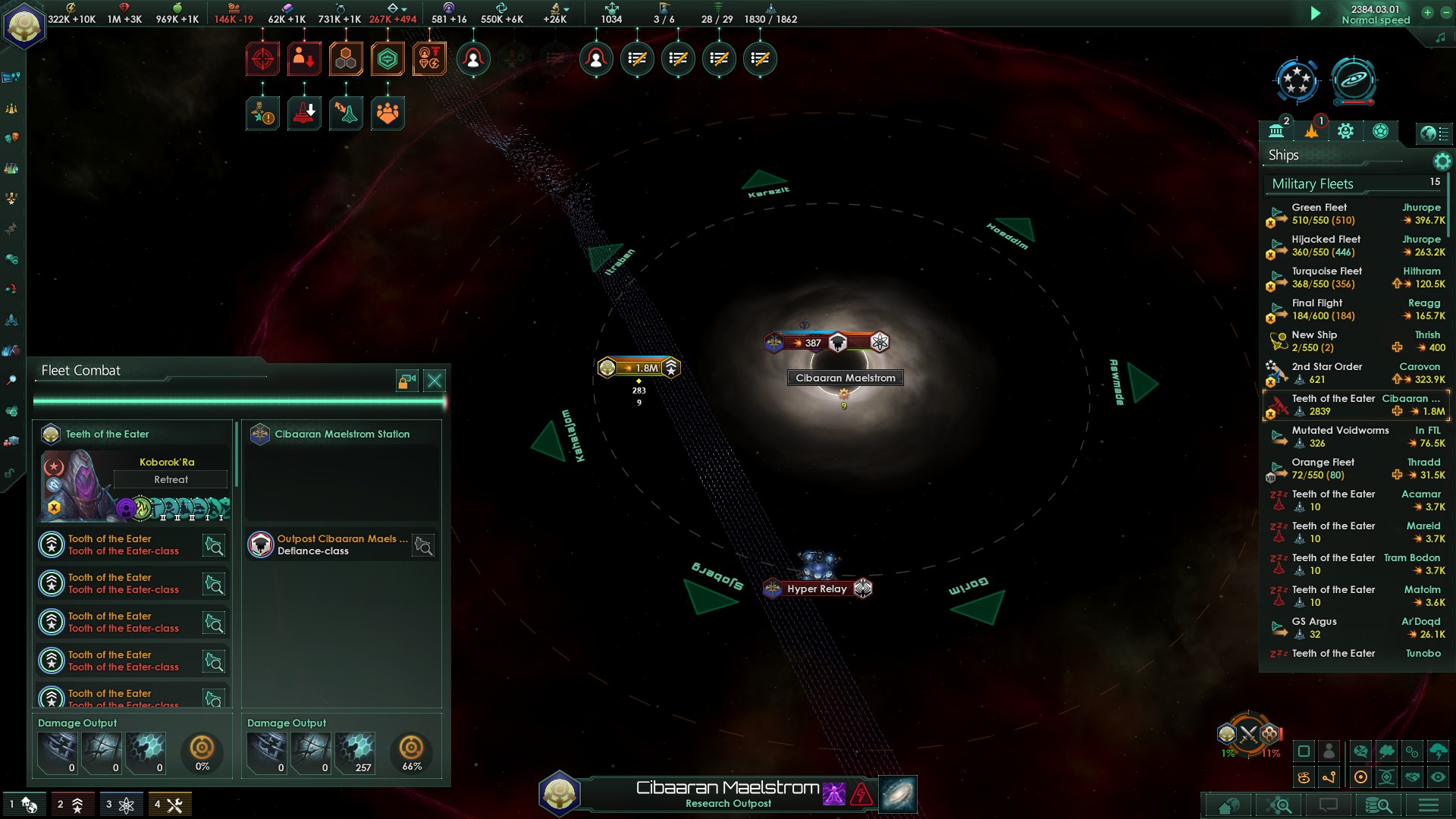Select the 1.8M fleet power badge

[x=639, y=368]
